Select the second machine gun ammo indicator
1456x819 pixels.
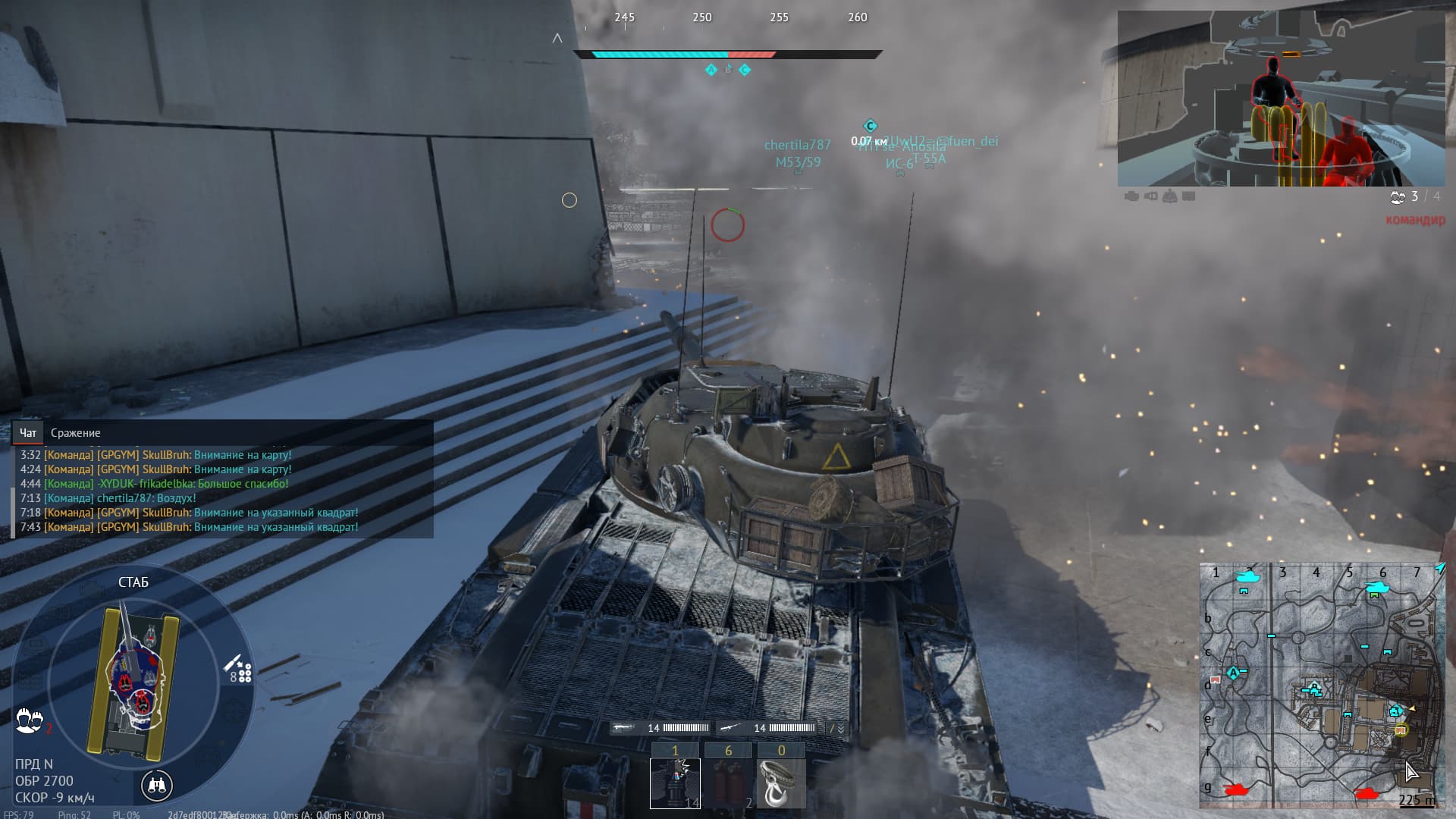pos(767,728)
